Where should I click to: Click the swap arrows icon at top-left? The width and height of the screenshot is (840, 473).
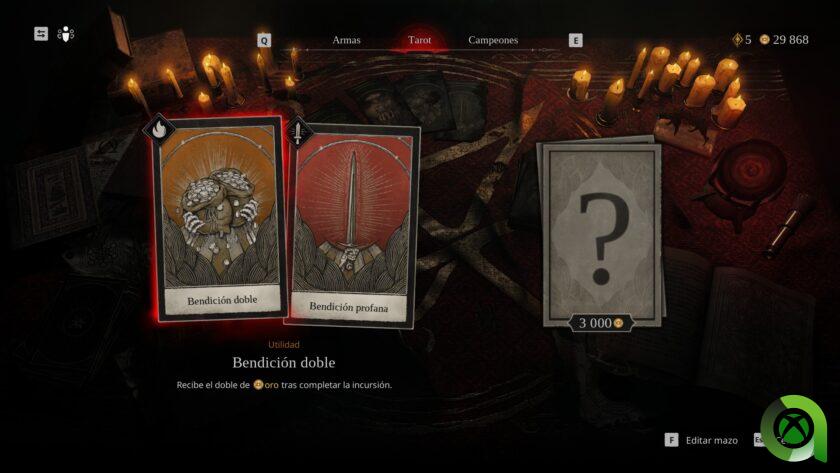point(41,34)
